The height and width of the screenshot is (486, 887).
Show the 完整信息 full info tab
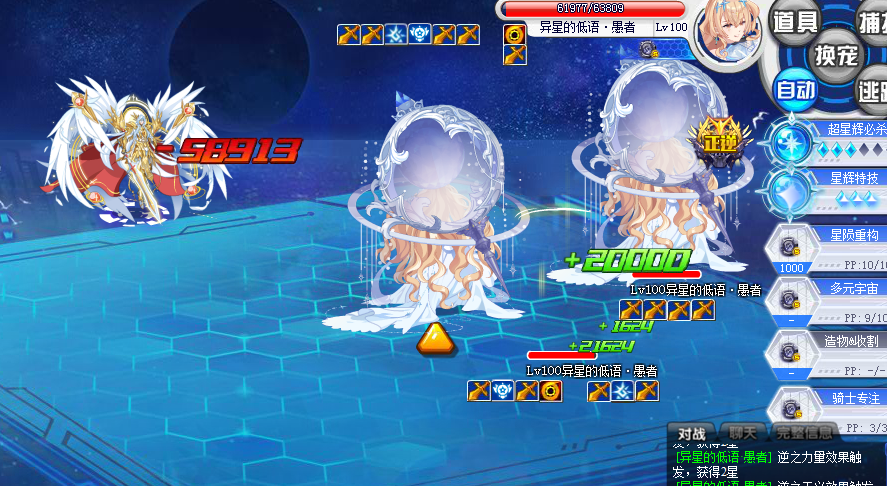pos(804,434)
